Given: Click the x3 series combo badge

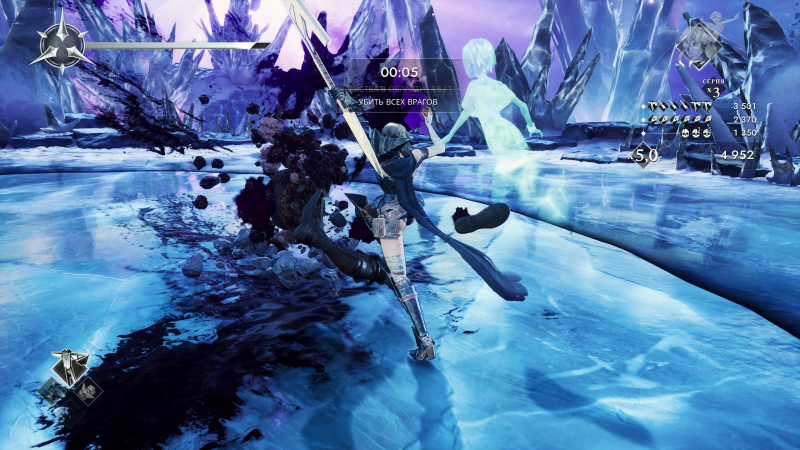Looking at the screenshot, I should [x=711, y=92].
